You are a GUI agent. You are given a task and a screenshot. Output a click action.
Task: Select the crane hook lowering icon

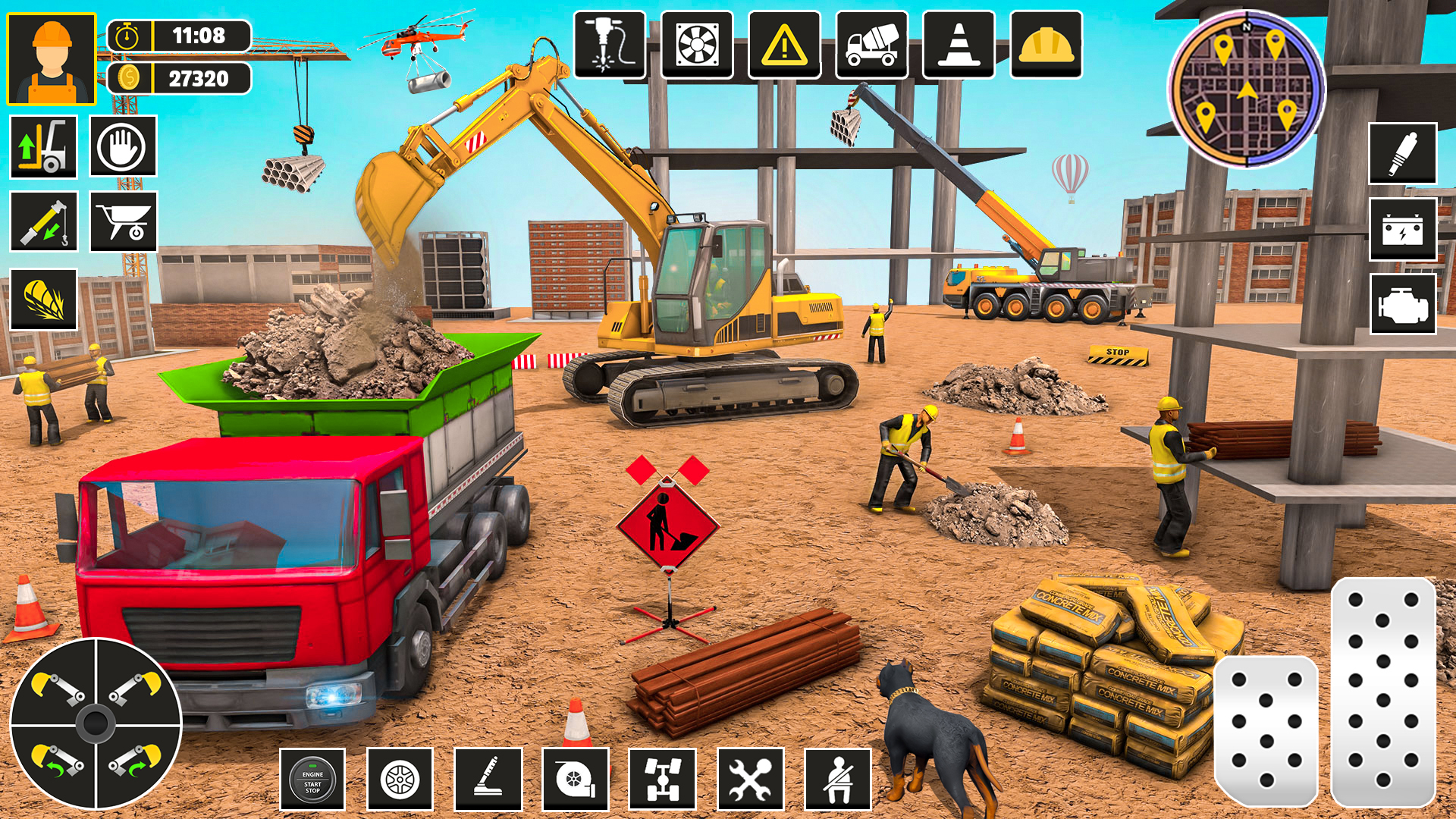pos(43,221)
